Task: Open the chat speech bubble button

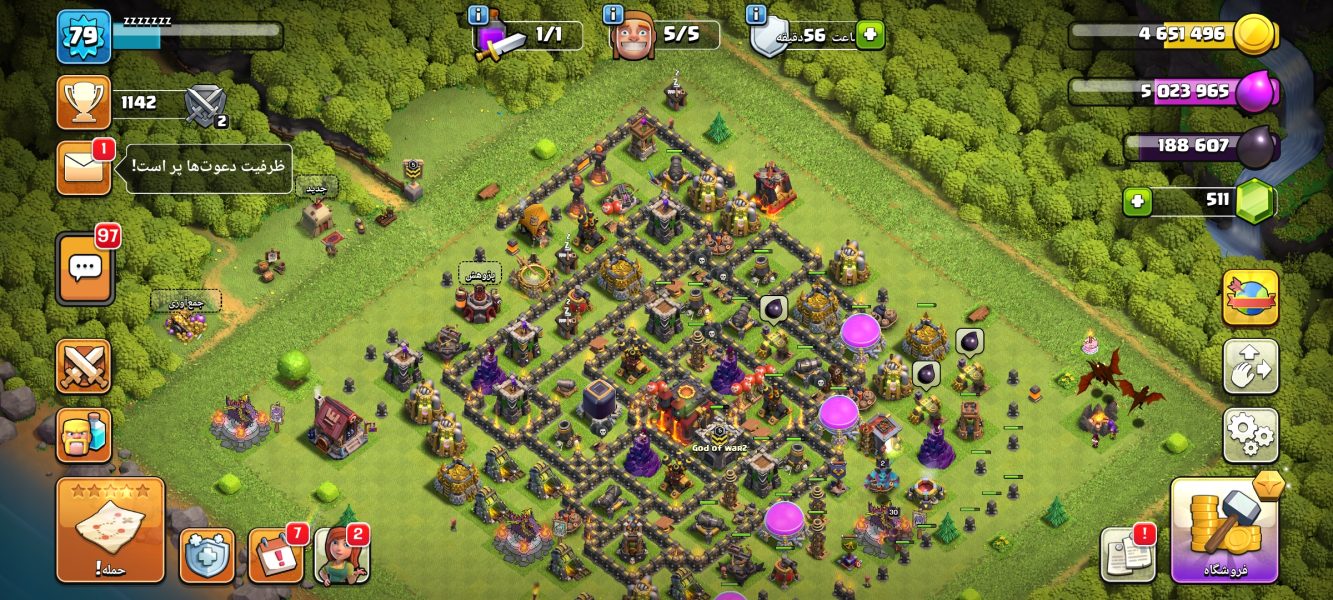Action: click(x=85, y=268)
